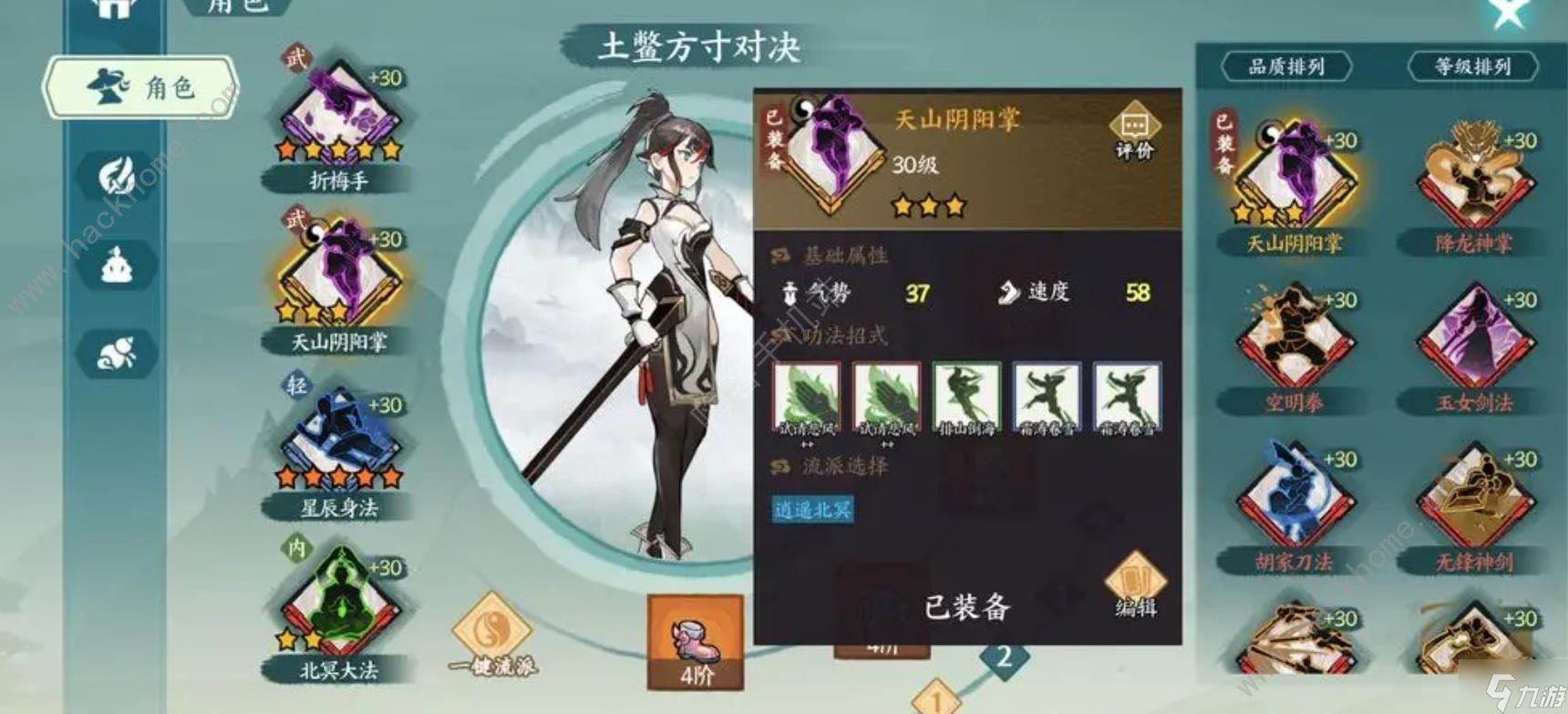The width and height of the screenshot is (1568, 714).
Task: Select the 折梅手 martial skill icon
Action: [x=337, y=114]
